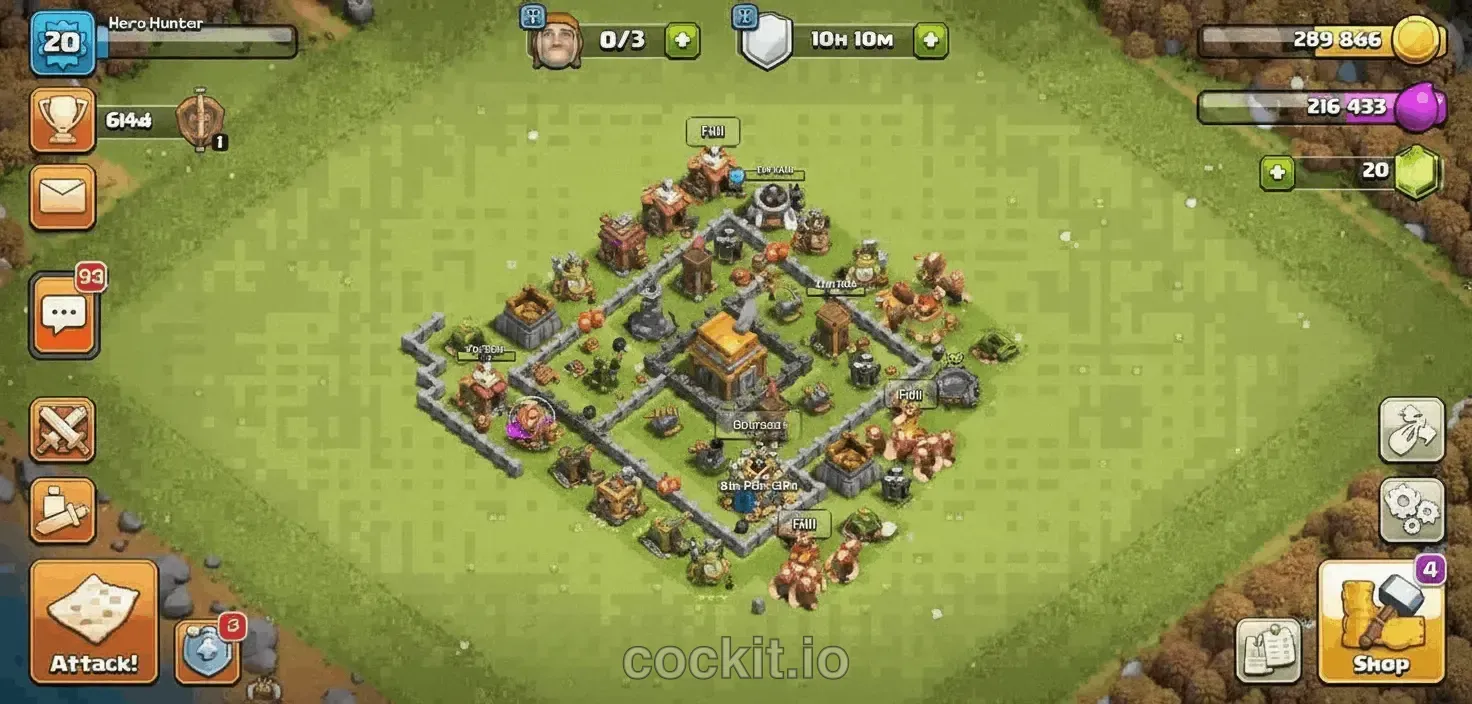Extend the shield with green plus
Screen dimensions: 1472x704
[x=930, y=41]
